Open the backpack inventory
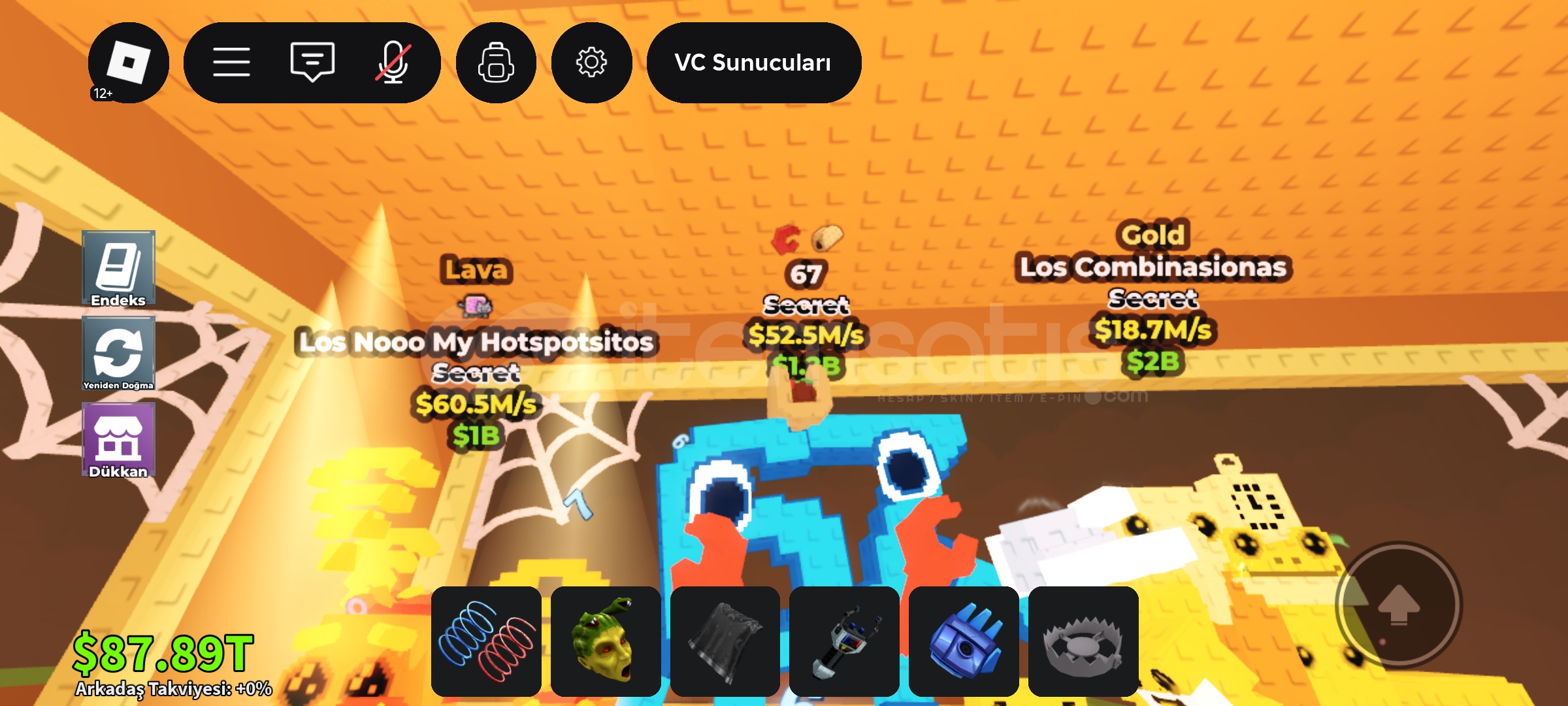 tap(496, 62)
